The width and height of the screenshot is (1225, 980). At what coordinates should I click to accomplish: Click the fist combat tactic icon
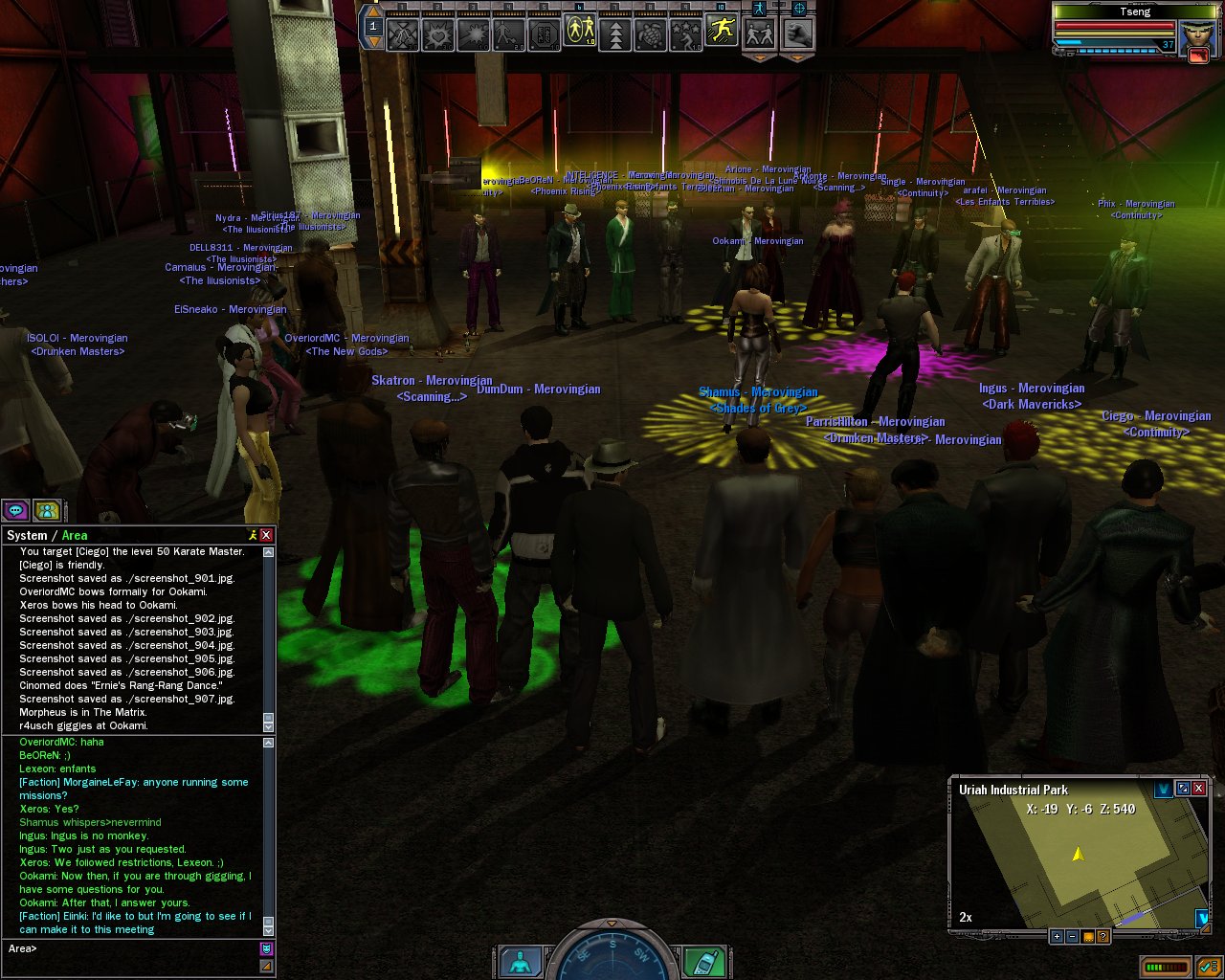click(797, 34)
